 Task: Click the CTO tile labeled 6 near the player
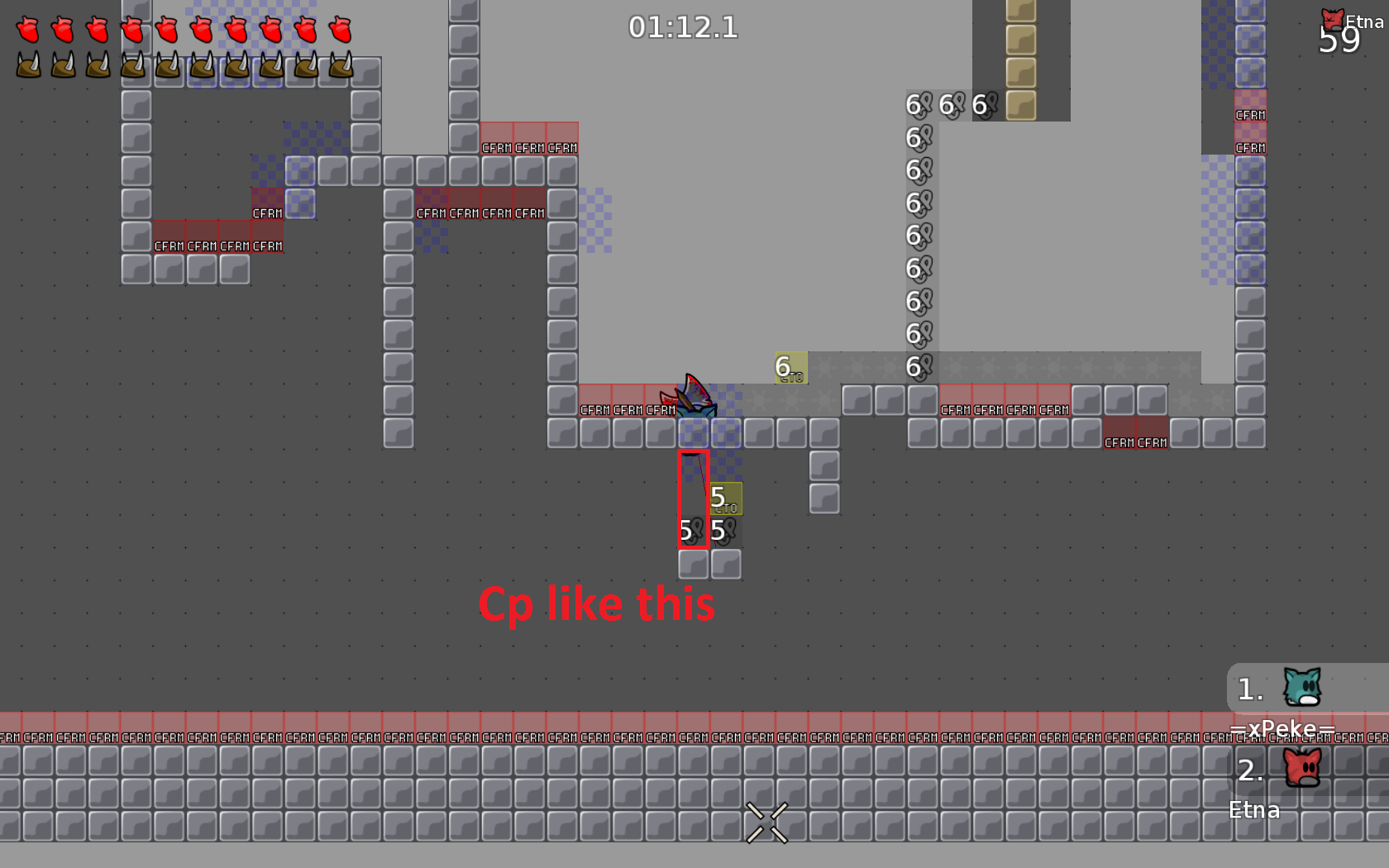tap(790, 369)
